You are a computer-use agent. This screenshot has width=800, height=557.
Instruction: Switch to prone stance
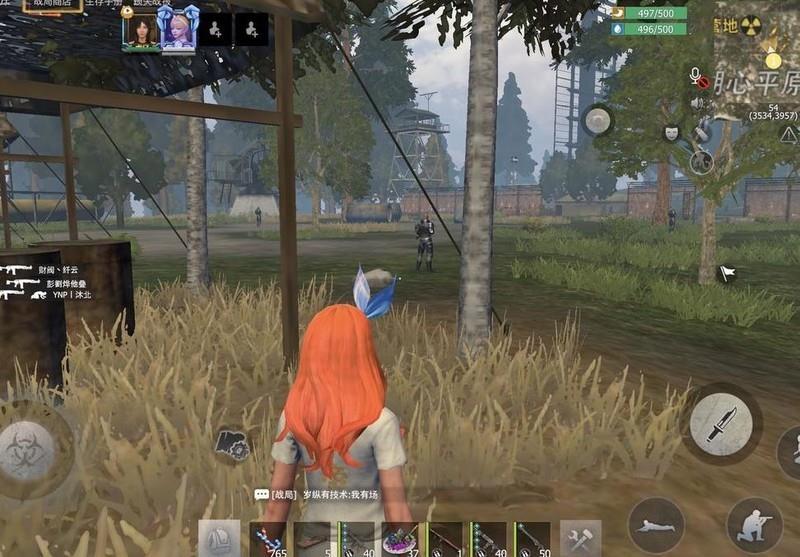tap(656, 525)
